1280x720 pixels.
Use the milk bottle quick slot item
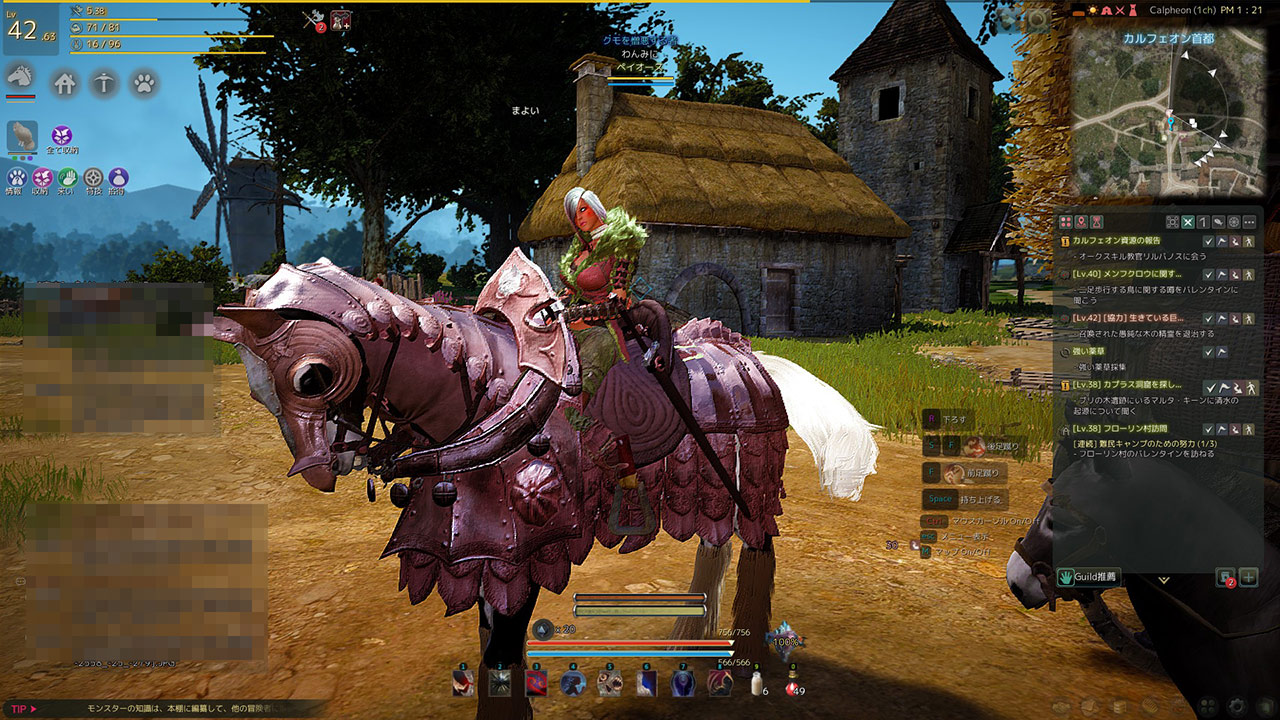pos(757,683)
